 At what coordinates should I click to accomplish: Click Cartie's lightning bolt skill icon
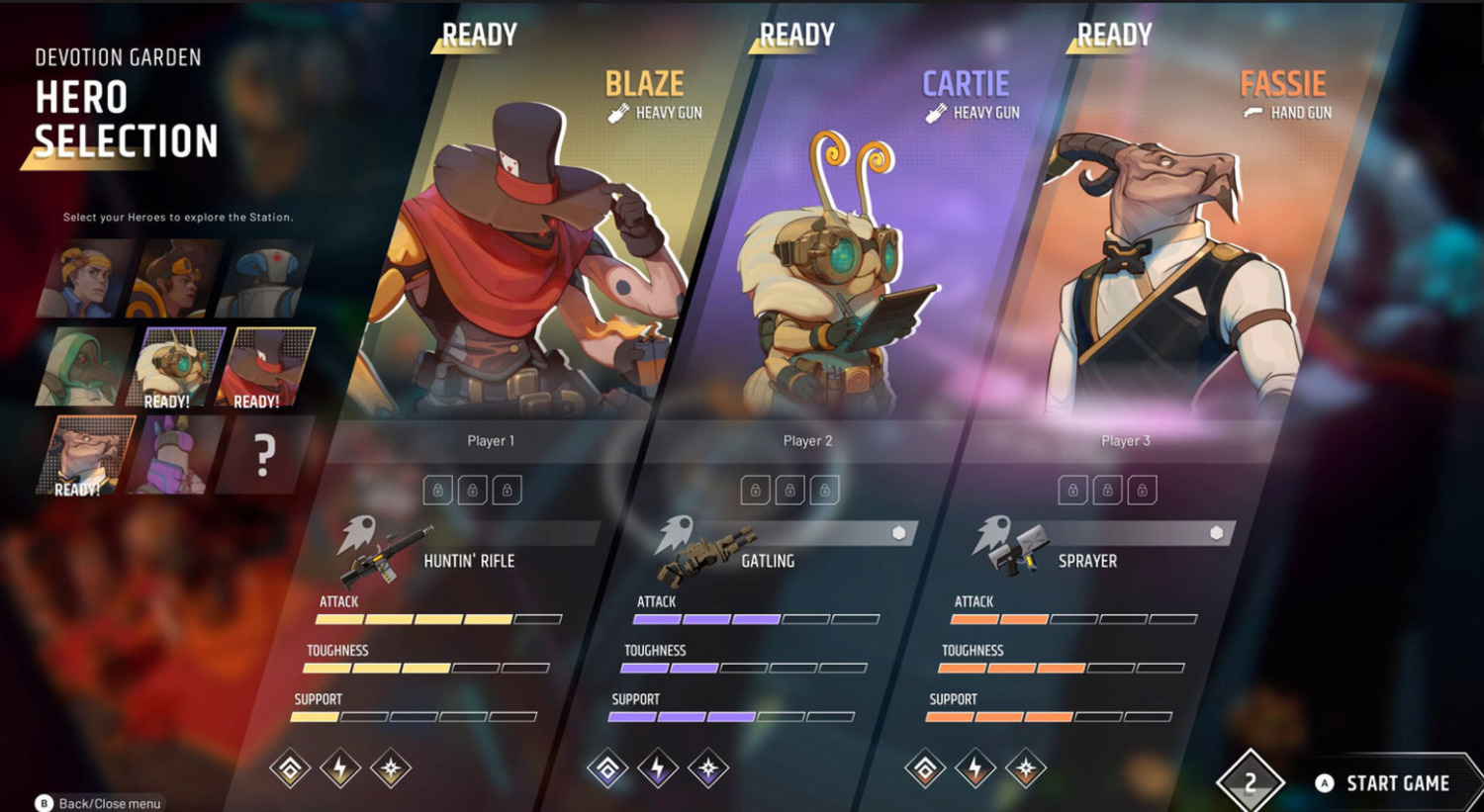(x=658, y=768)
